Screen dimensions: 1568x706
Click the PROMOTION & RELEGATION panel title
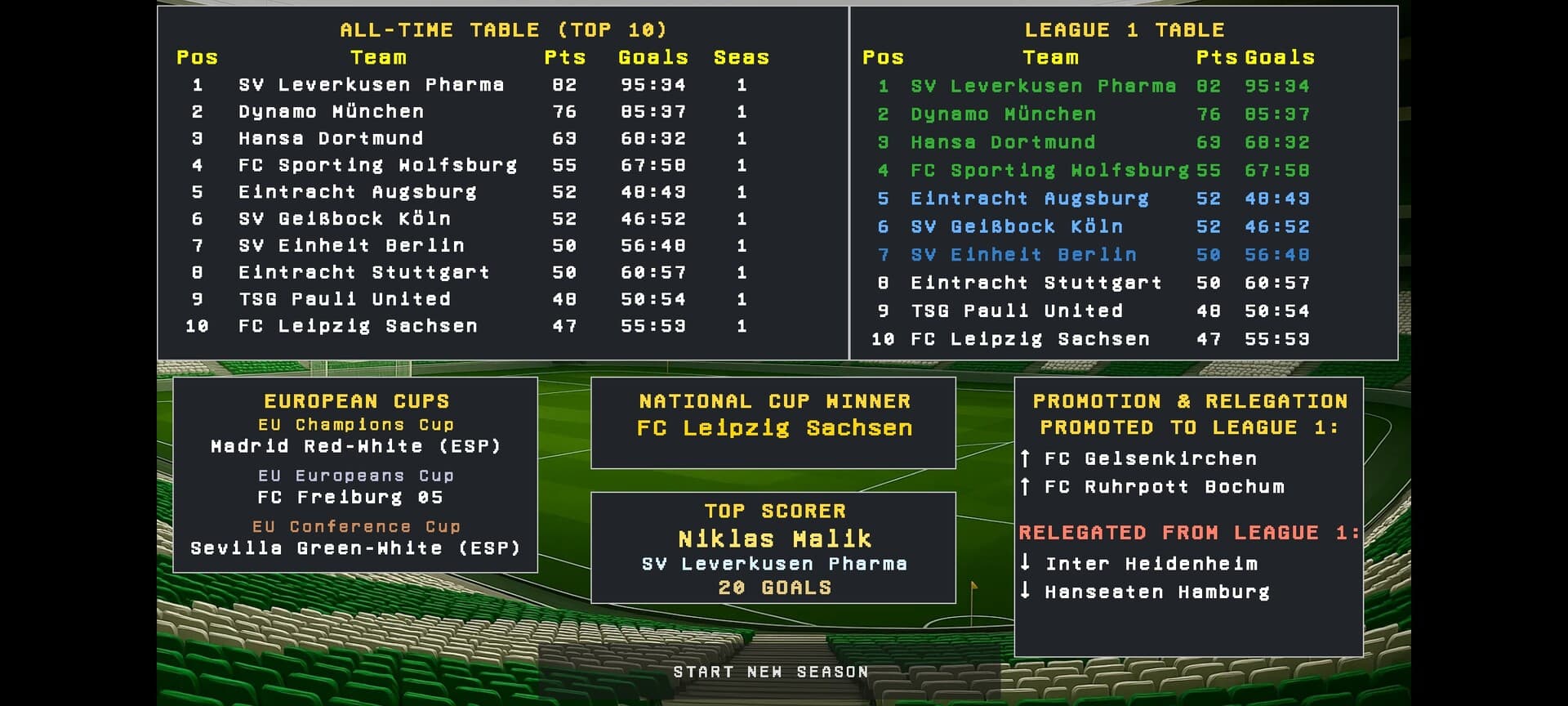[x=1189, y=401]
